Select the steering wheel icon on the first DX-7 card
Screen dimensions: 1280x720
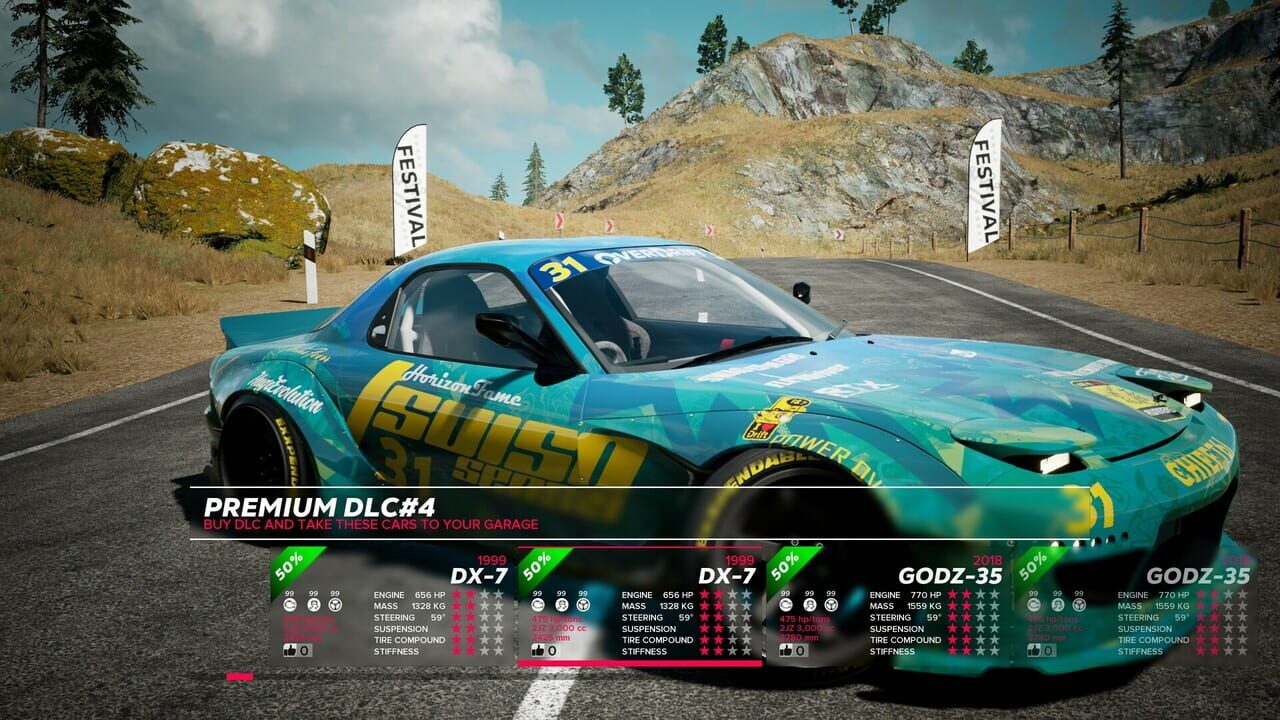[x=335, y=605]
